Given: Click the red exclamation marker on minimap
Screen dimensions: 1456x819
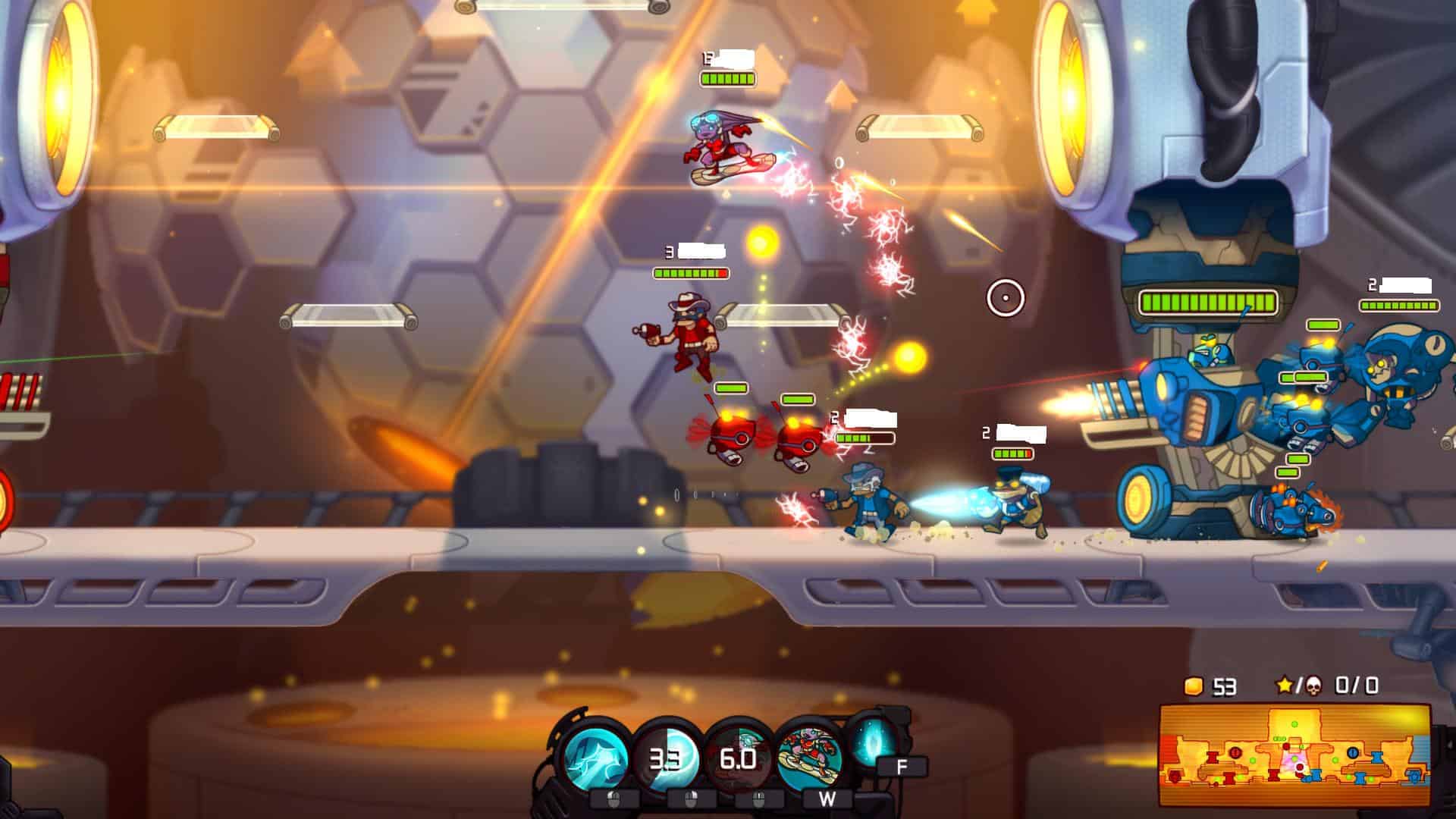Looking at the screenshot, I should point(1235,752).
